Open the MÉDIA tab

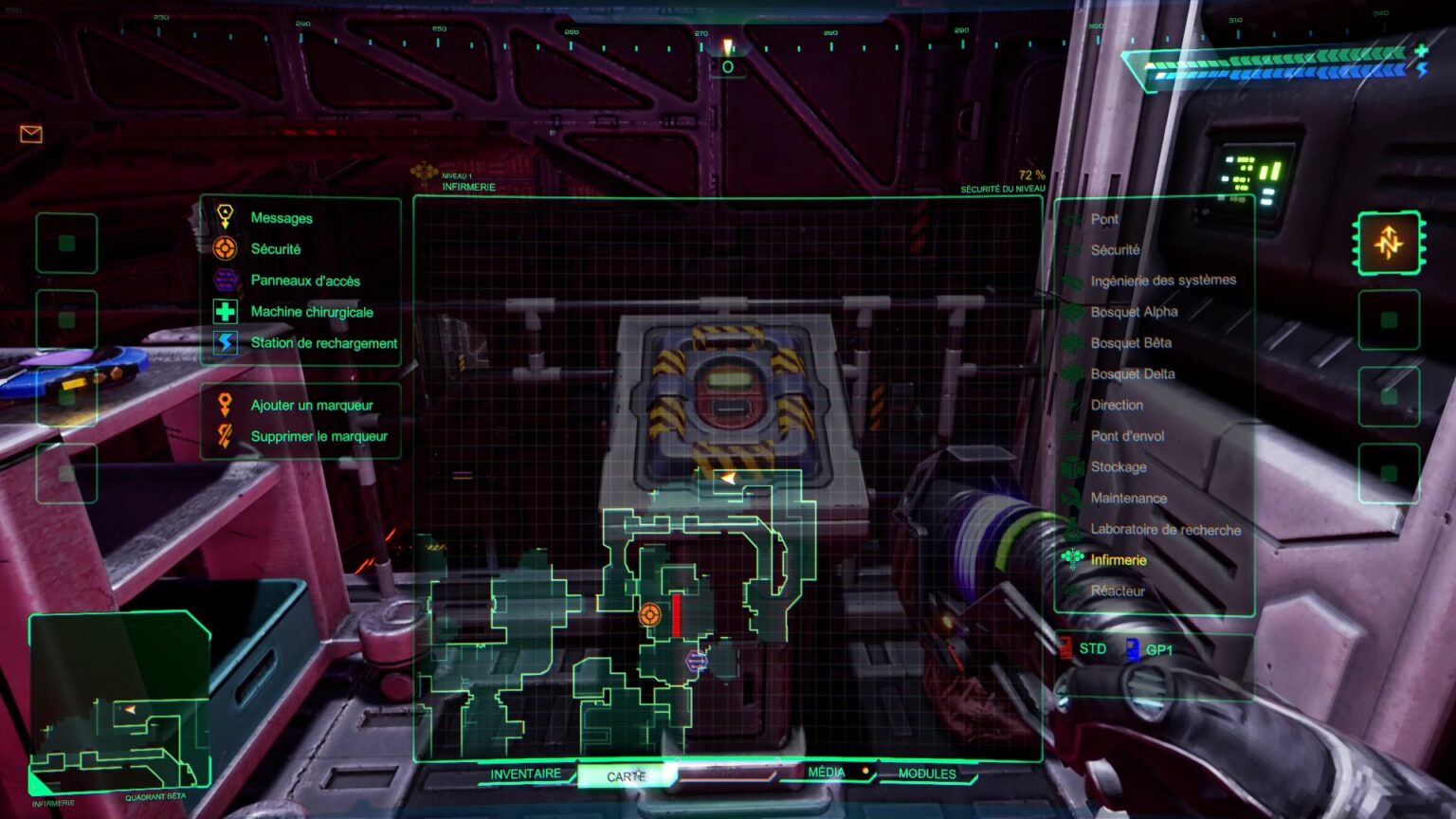828,773
